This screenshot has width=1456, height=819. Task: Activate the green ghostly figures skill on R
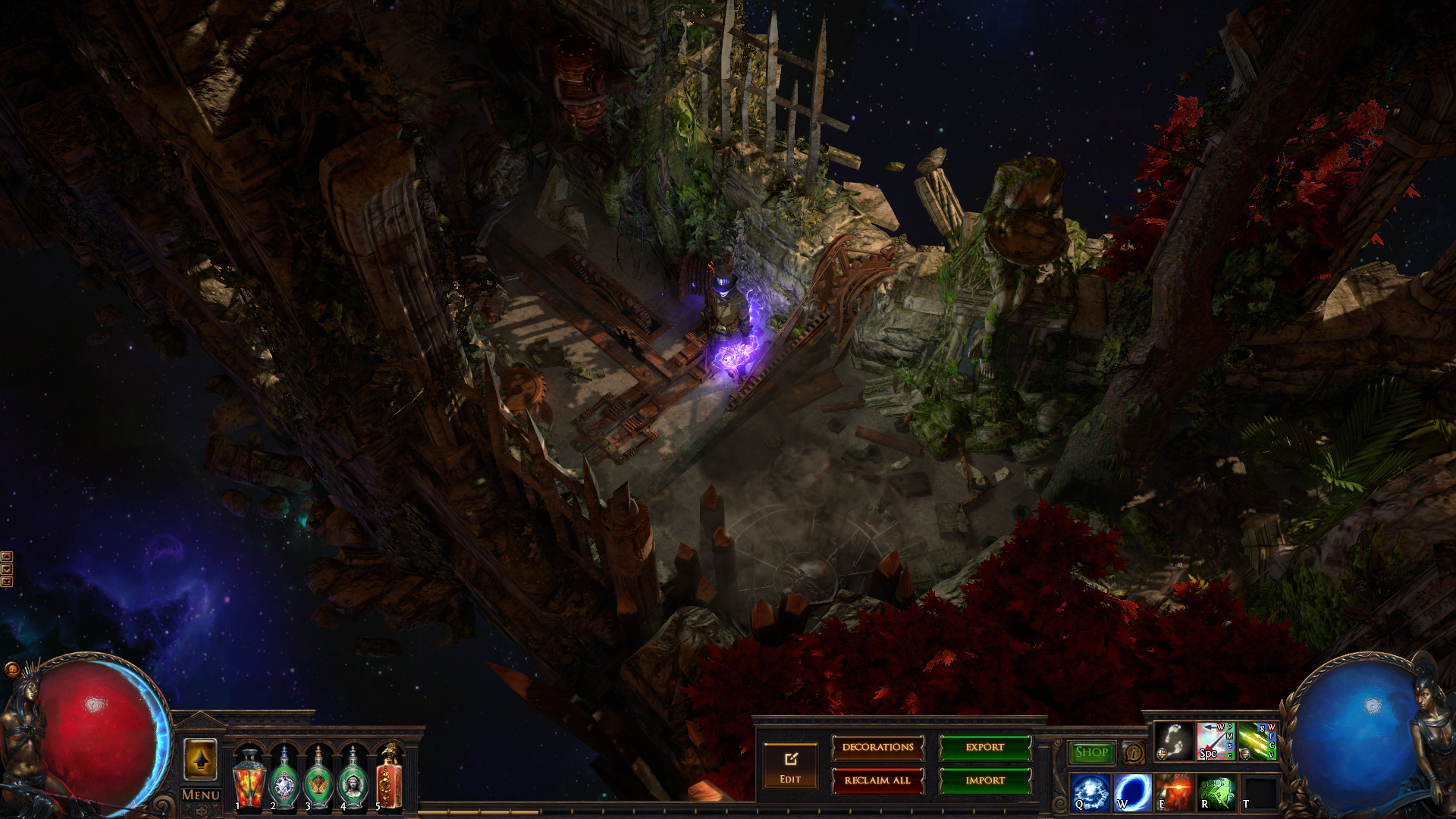1216,792
